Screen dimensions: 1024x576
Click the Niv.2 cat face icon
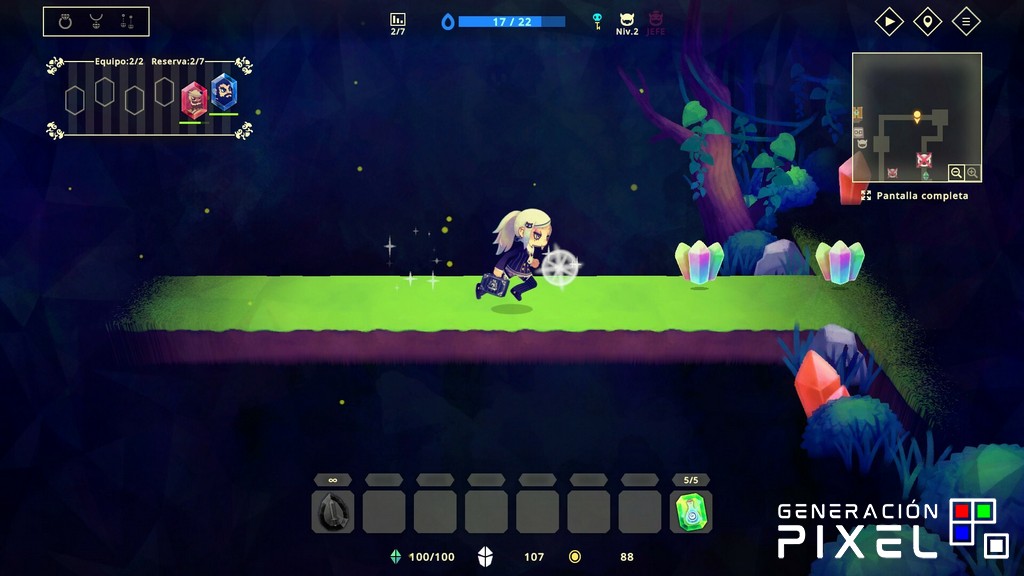point(627,19)
